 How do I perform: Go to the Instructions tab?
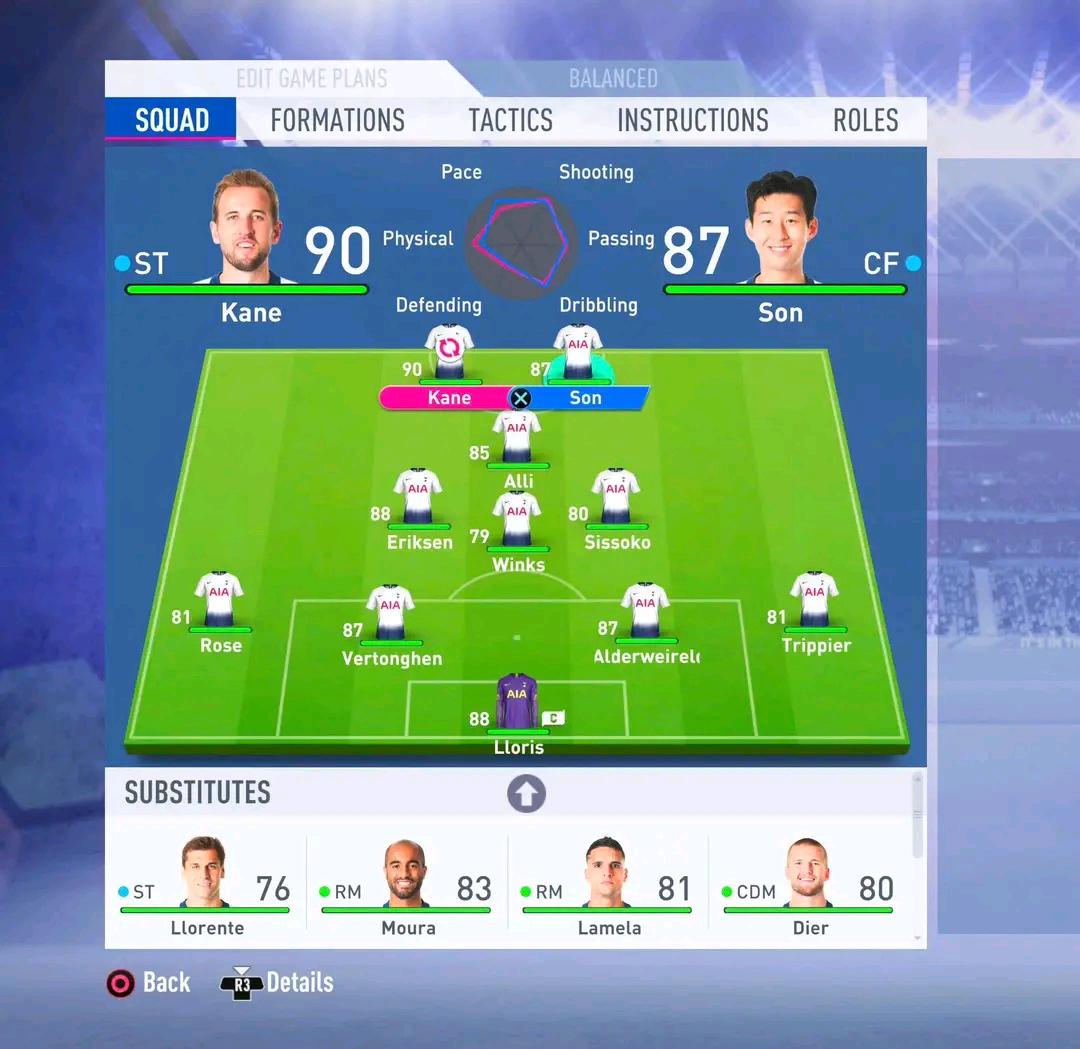point(692,121)
